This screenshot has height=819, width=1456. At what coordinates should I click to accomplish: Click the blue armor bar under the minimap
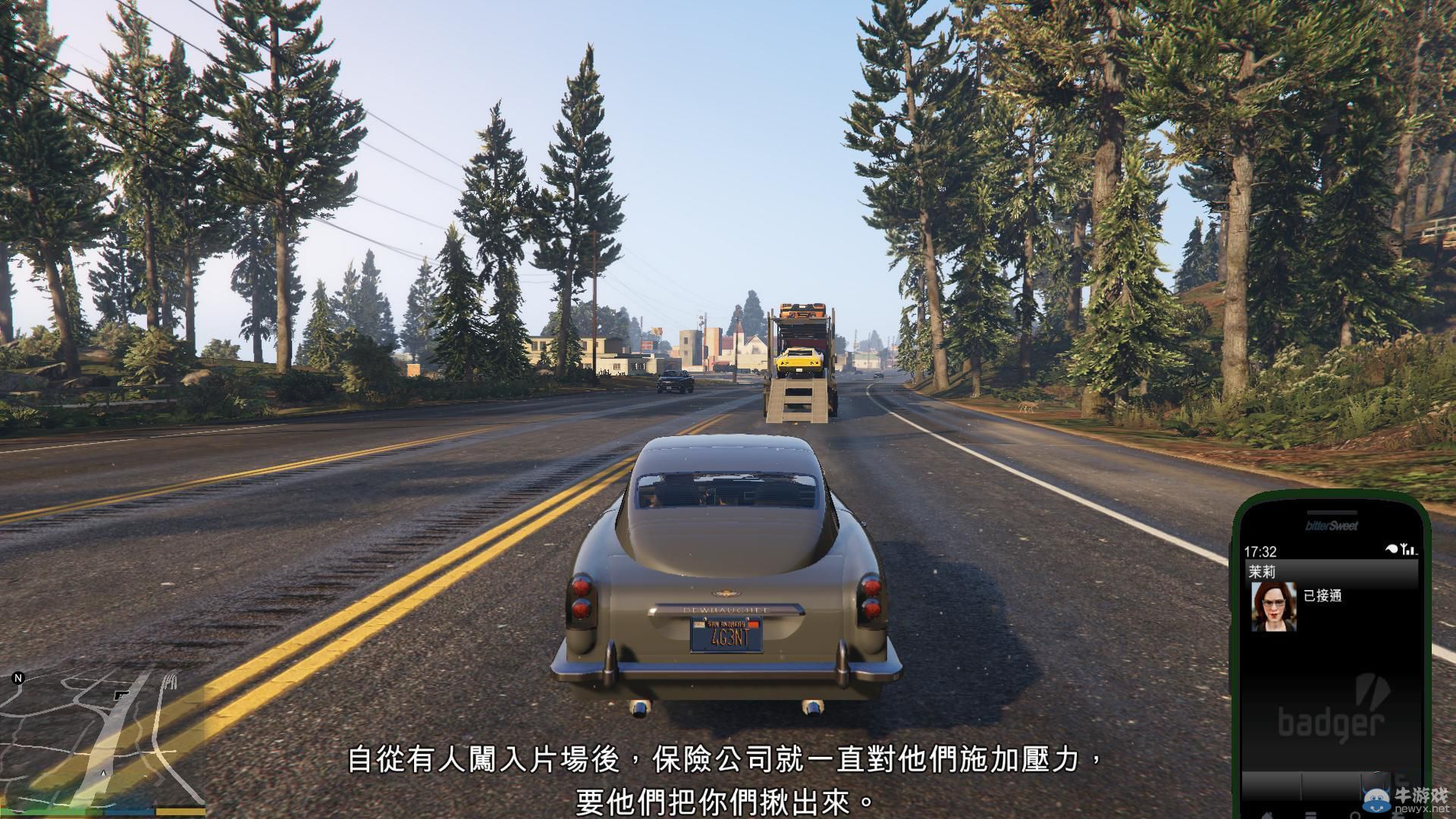[x=129, y=811]
